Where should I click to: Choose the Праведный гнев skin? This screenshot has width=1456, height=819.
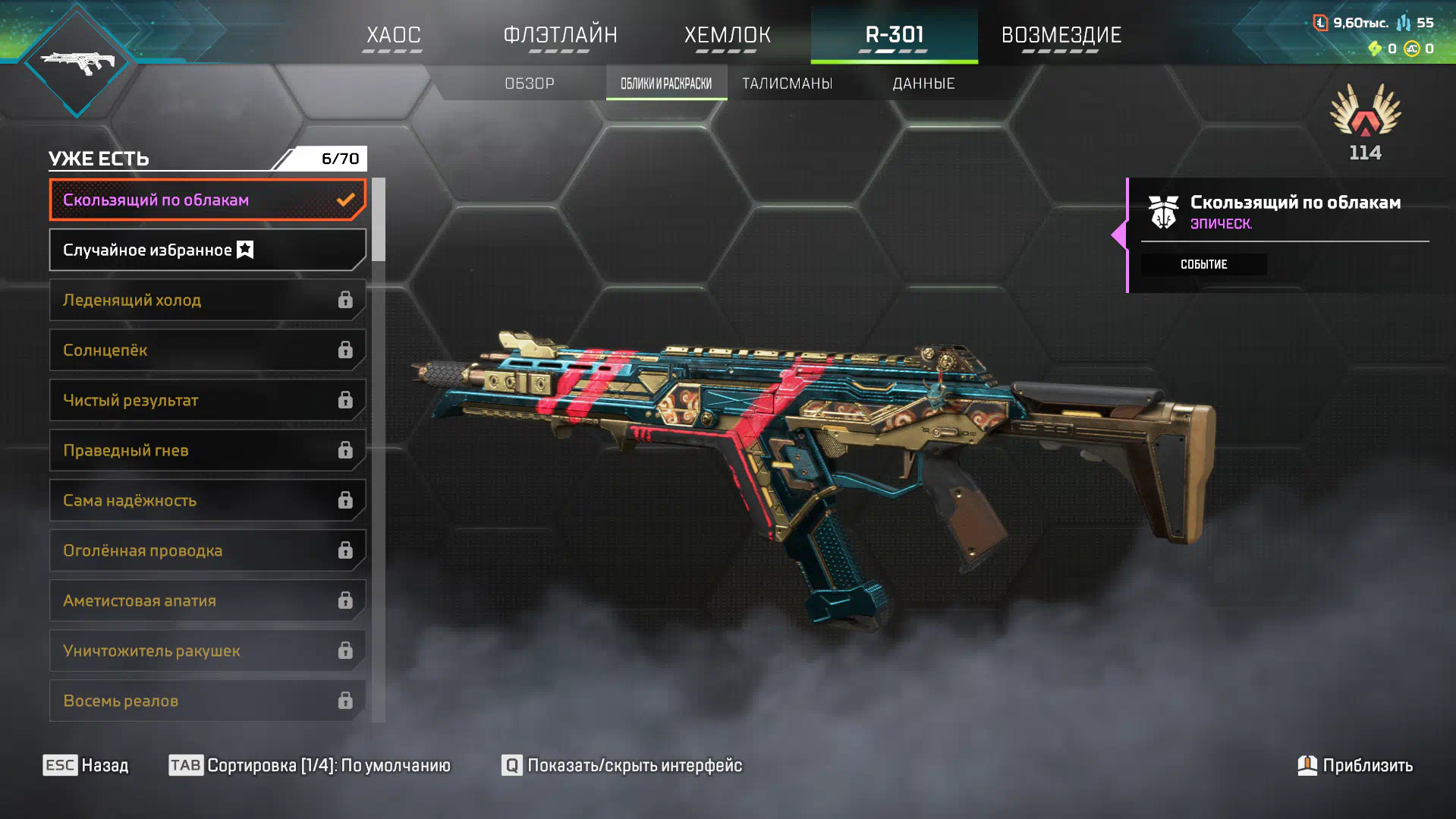[207, 450]
